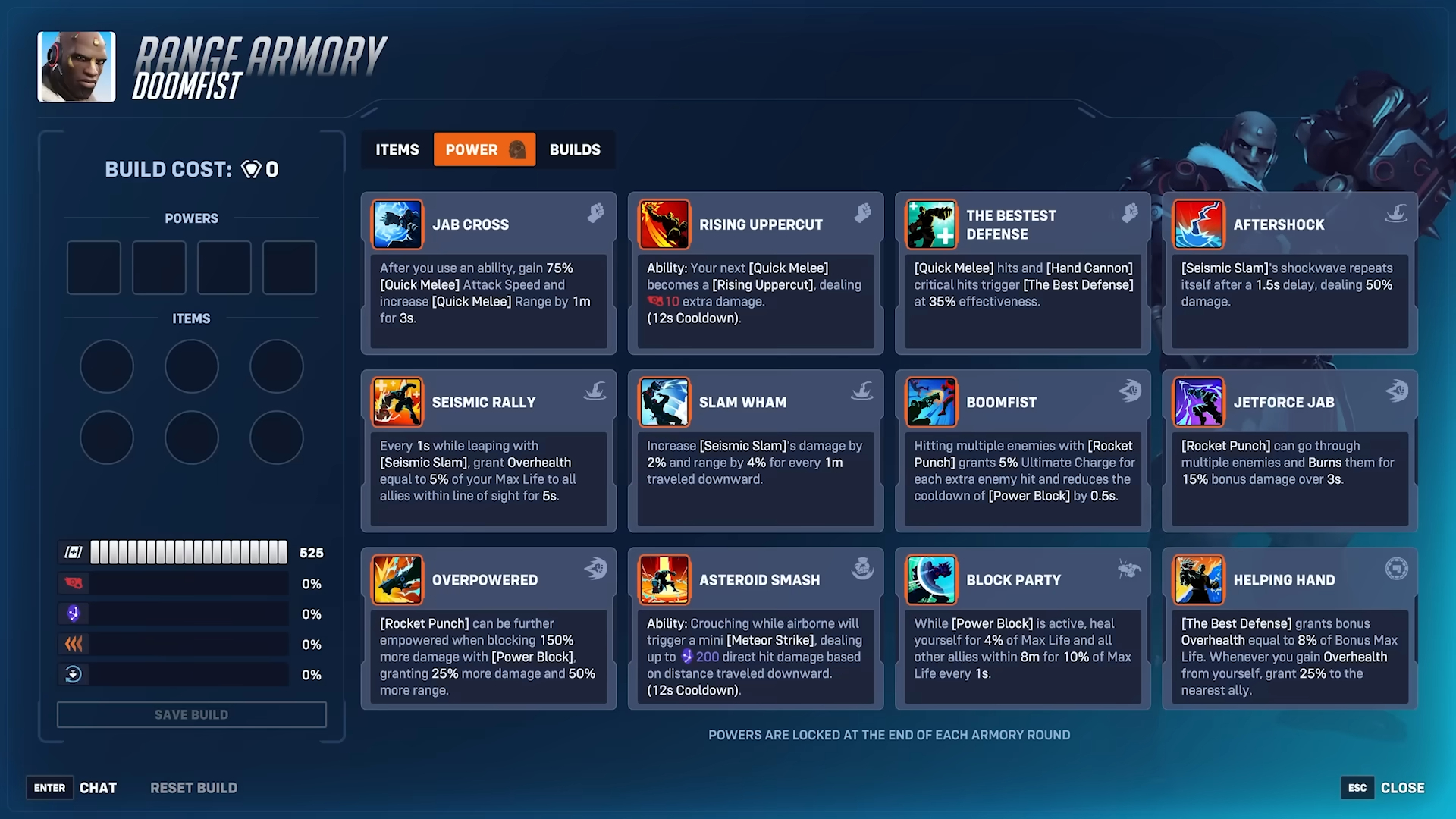Select the Jetforce Jab power icon

1198,402
